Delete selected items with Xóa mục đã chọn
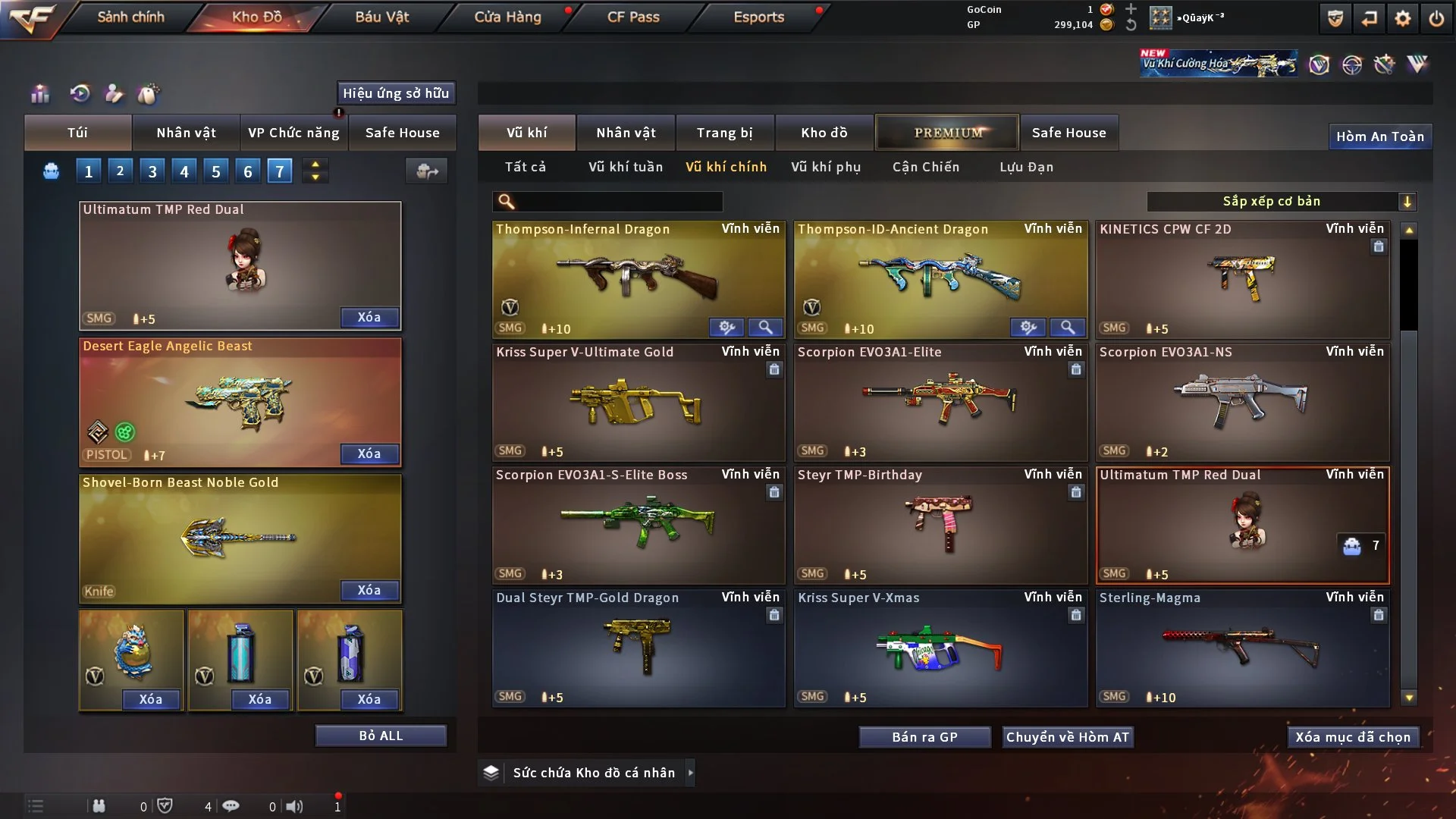The width and height of the screenshot is (1456, 819). click(x=1353, y=737)
